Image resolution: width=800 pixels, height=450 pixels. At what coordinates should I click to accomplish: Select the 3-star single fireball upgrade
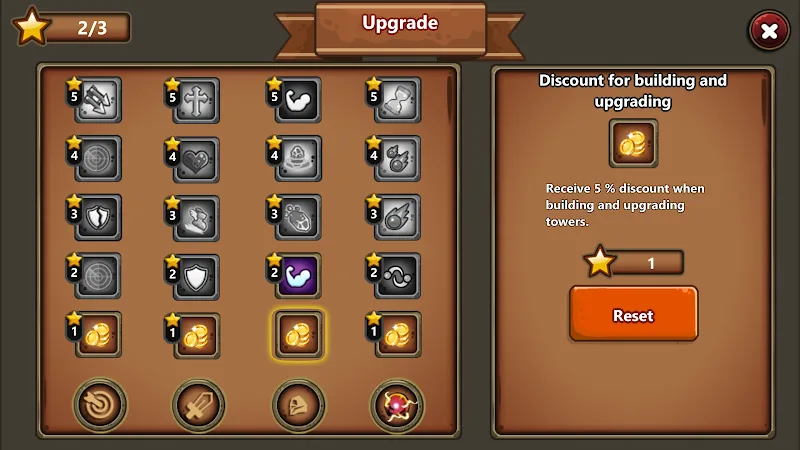pyautogui.click(x=397, y=217)
